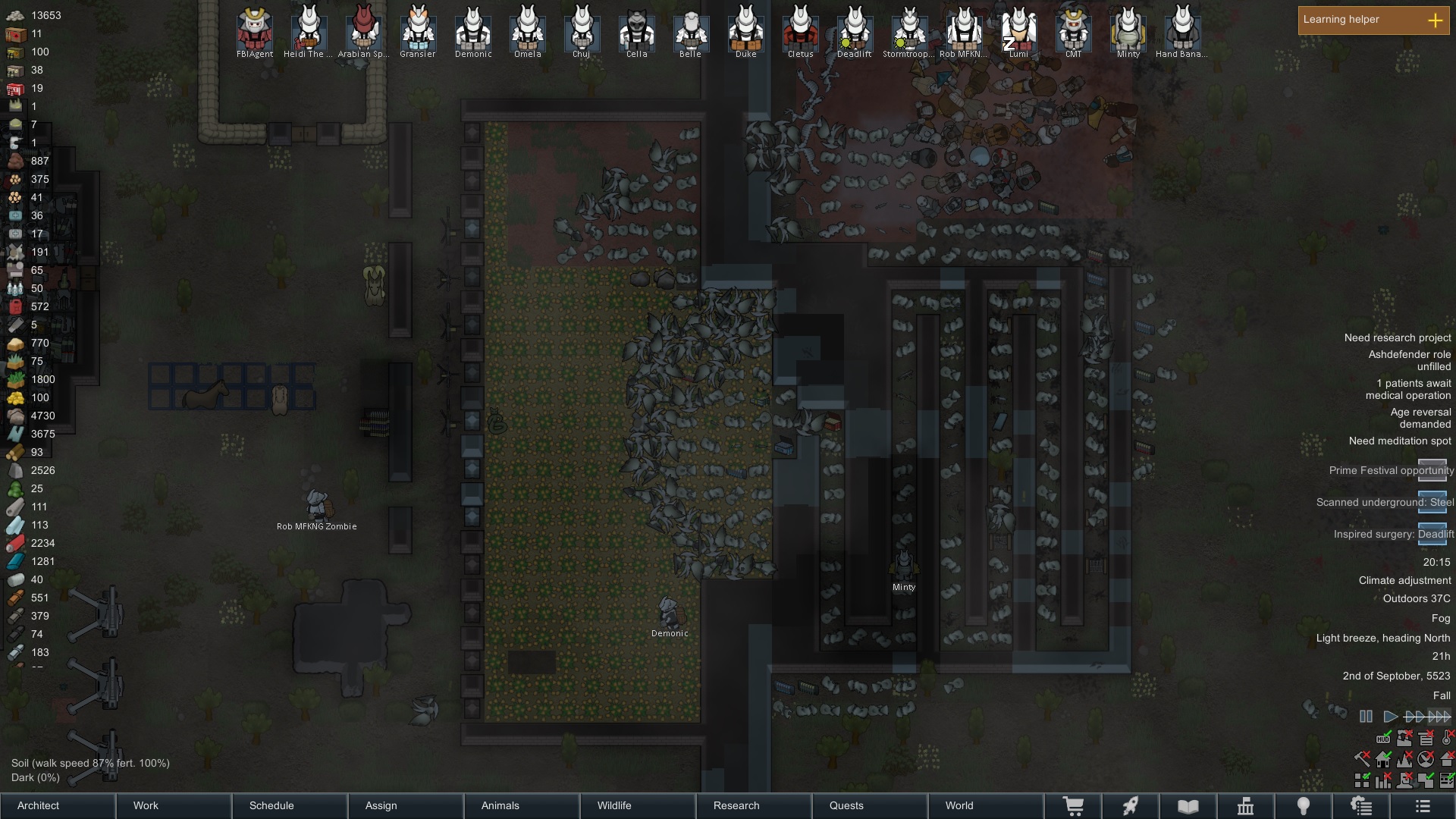Viewport: 1456px width, 819px height.
Task: Open the Architect menu
Action: click(37, 806)
